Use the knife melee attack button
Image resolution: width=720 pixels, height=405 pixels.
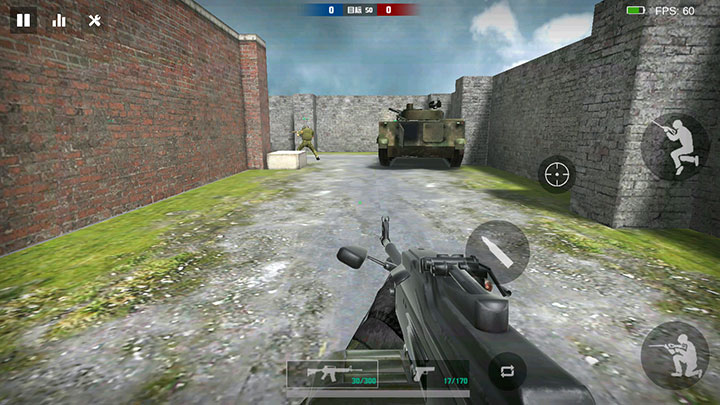(497, 251)
